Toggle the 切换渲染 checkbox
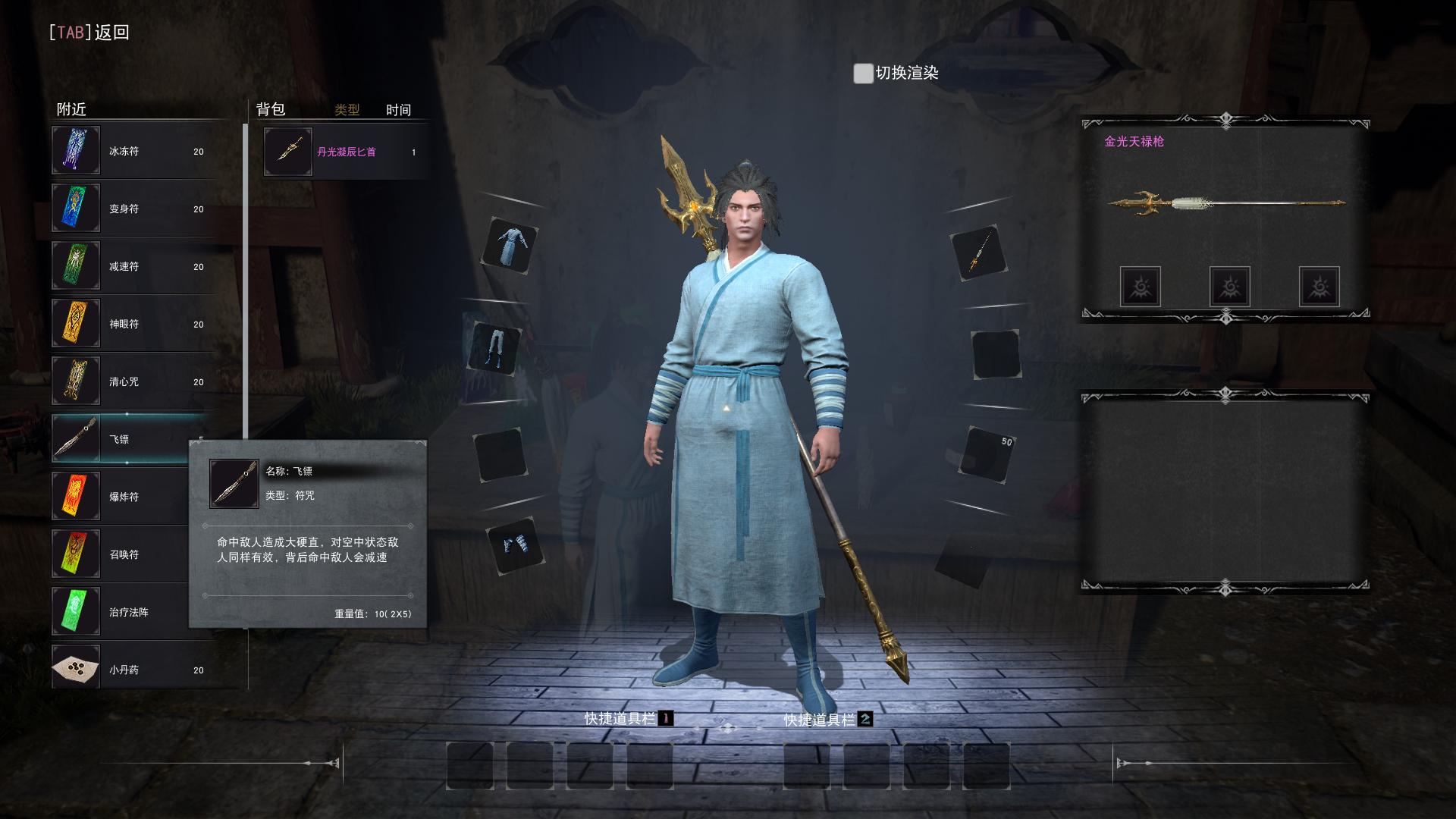 pos(863,74)
